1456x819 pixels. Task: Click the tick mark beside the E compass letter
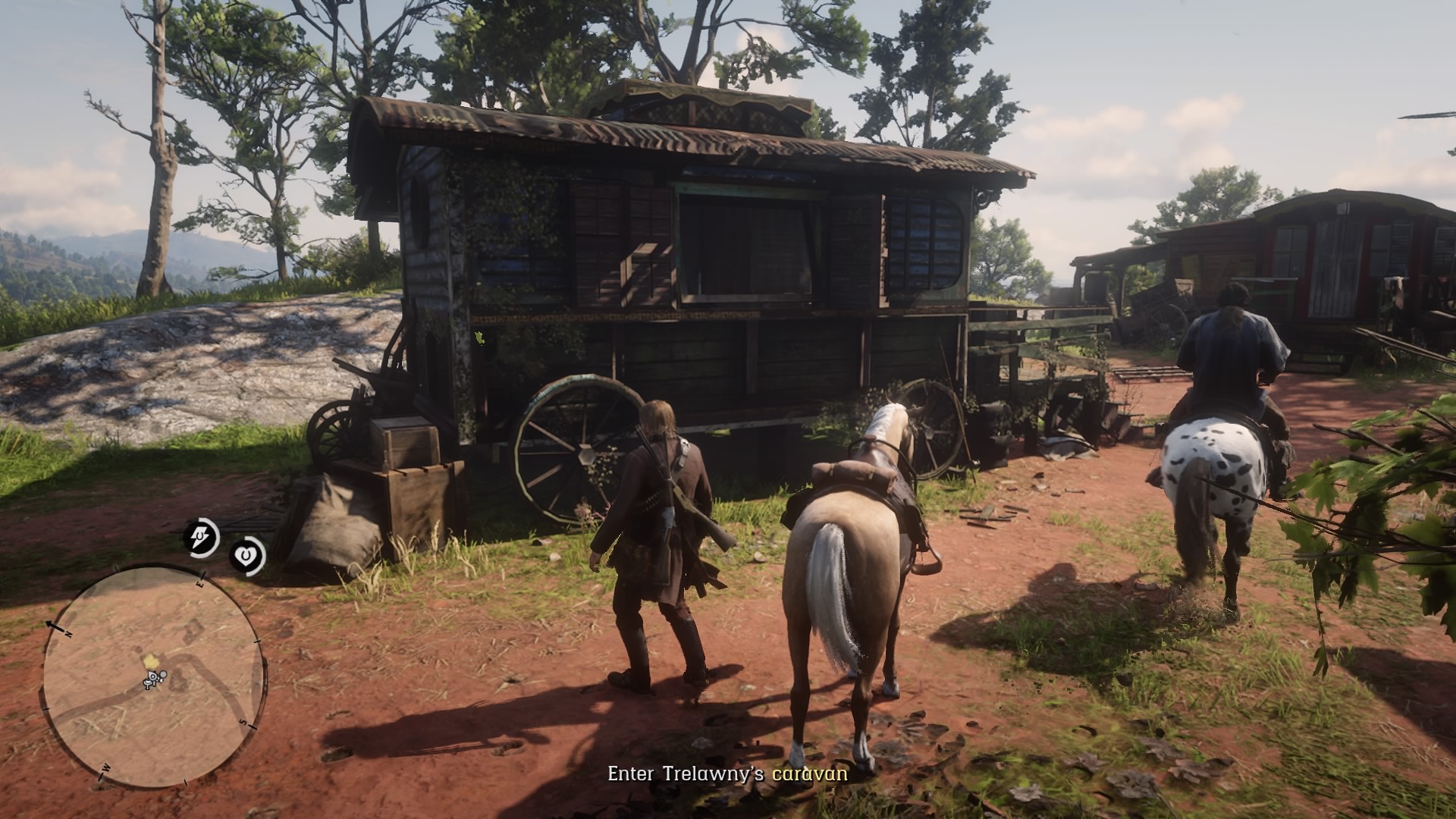[x=204, y=574]
